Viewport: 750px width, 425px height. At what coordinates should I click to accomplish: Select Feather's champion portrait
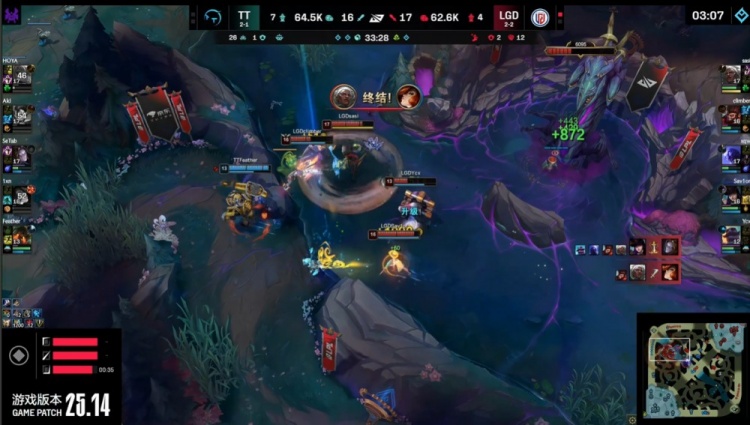[x=21, y=237]
